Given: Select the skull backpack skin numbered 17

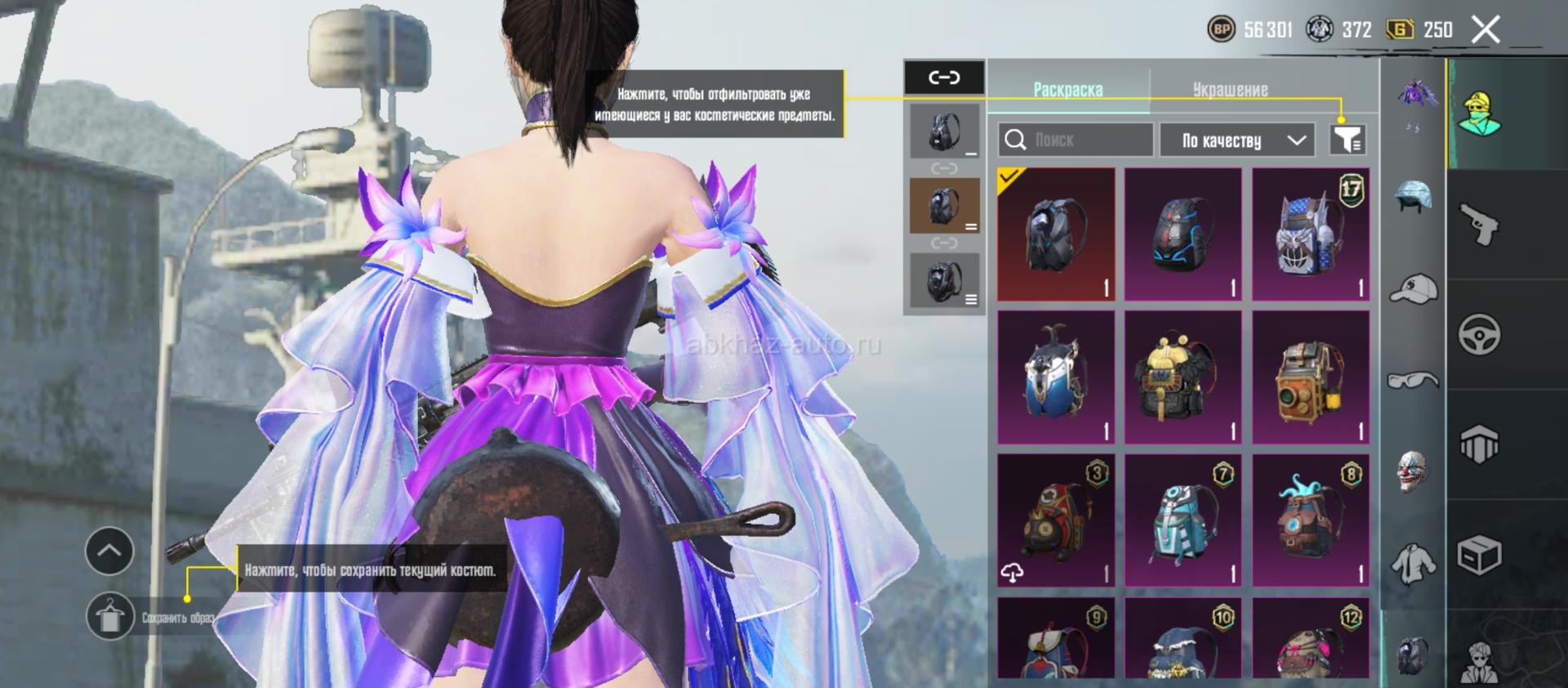Looking at the screenshot, I should (x=1310, y=235).
